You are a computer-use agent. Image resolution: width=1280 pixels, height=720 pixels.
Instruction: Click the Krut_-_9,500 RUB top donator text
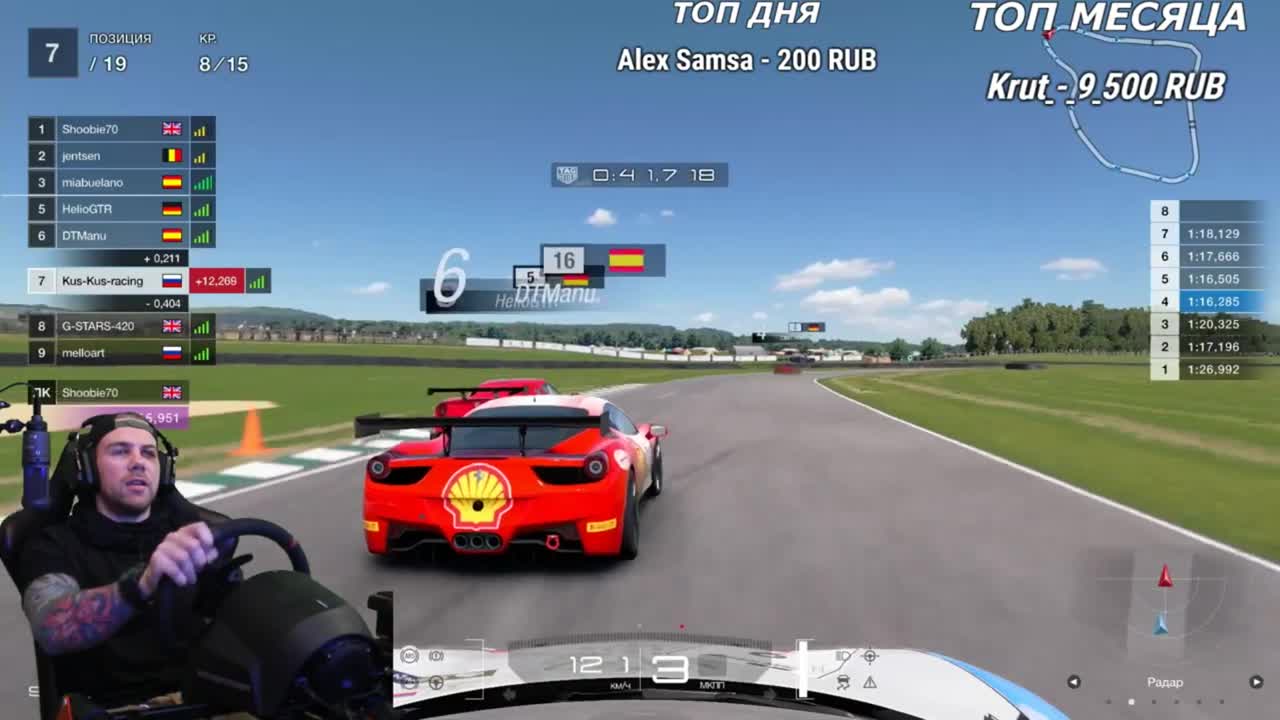pyautogui.click(x=1106, y=87)
